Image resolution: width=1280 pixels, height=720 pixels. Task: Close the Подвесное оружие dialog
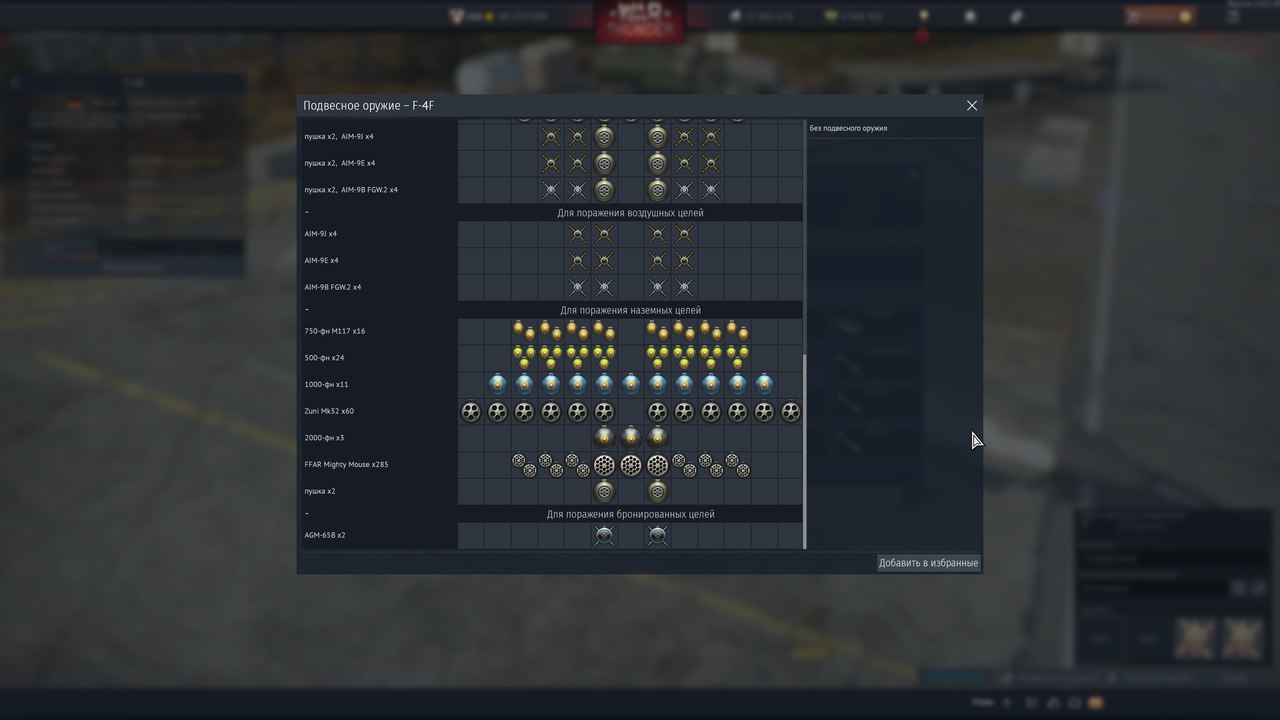point(971,105)
